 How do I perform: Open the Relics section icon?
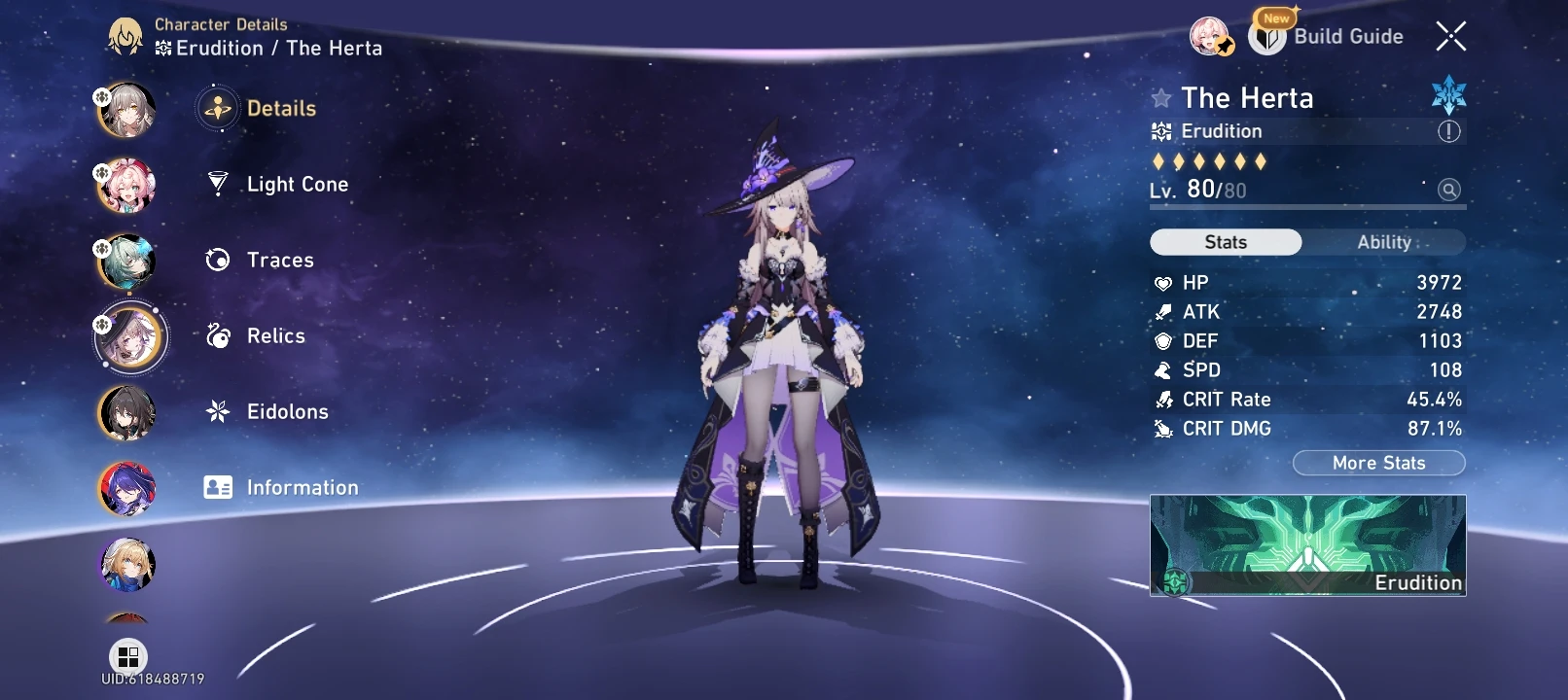[218, 335]
